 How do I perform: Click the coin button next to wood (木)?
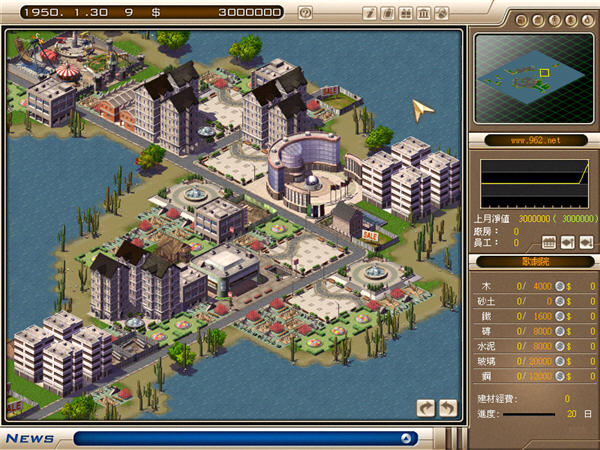pyautogui.click(x=560, y=285)
